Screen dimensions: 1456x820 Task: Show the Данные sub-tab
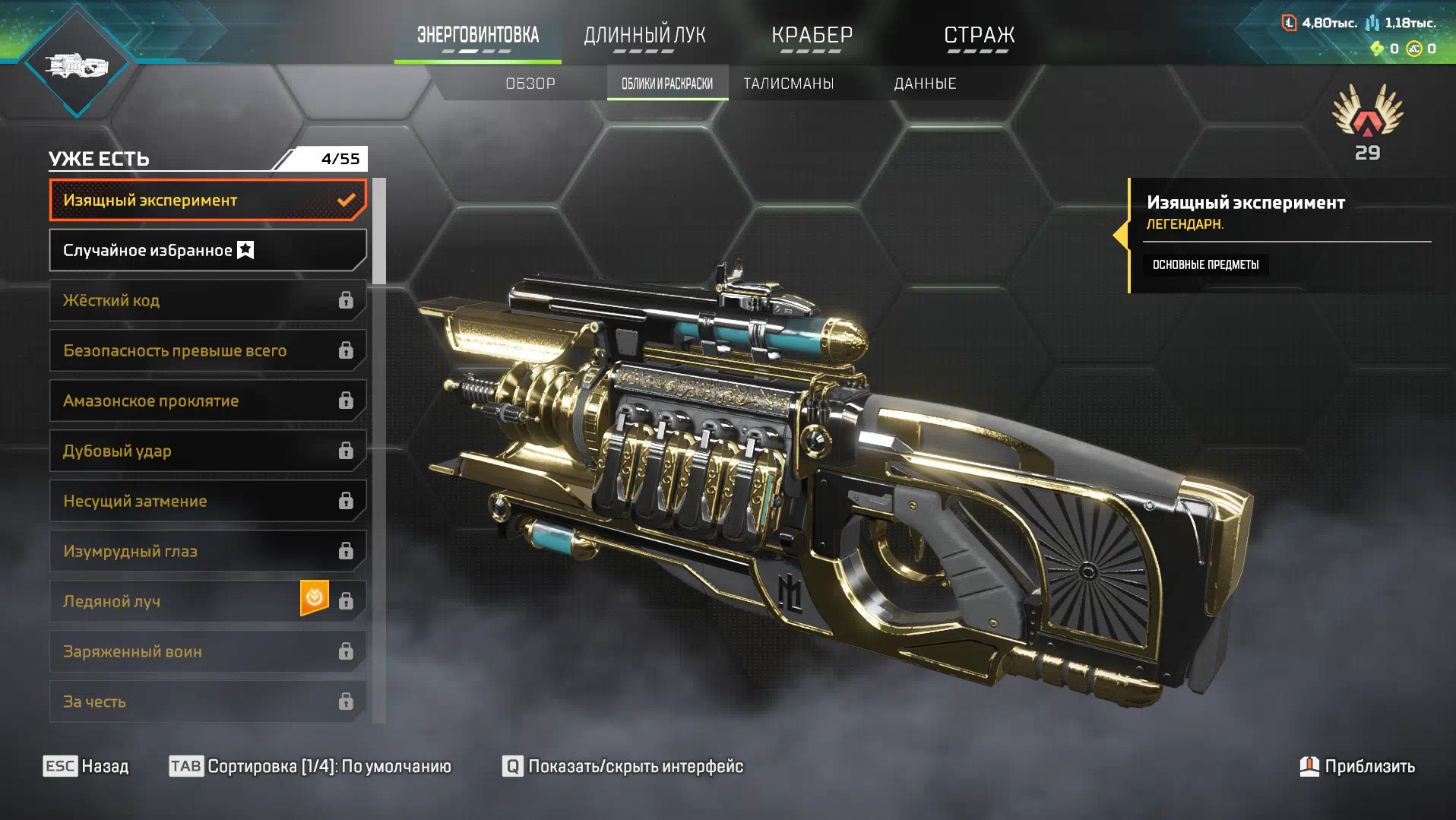(925, 84)
